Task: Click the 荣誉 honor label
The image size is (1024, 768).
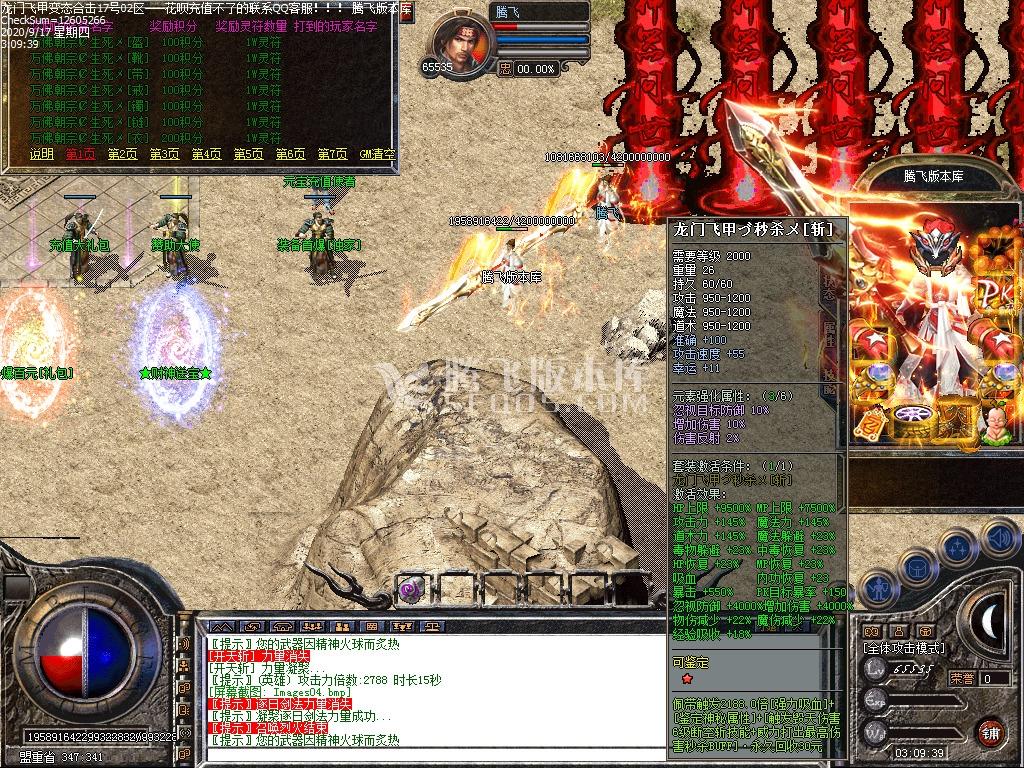Action: tap(962, 677)
